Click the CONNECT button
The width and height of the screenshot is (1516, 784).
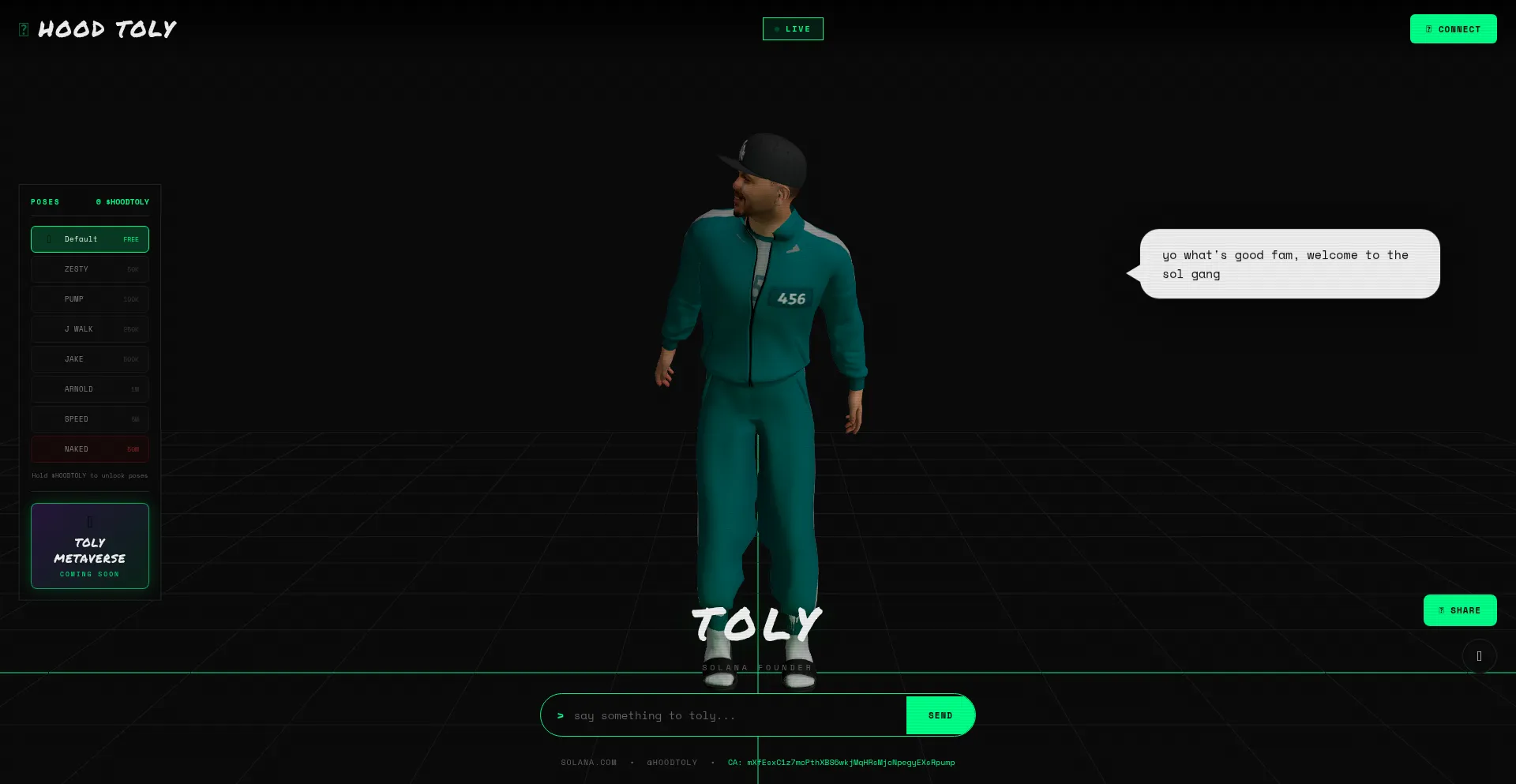coord(1453,28)
